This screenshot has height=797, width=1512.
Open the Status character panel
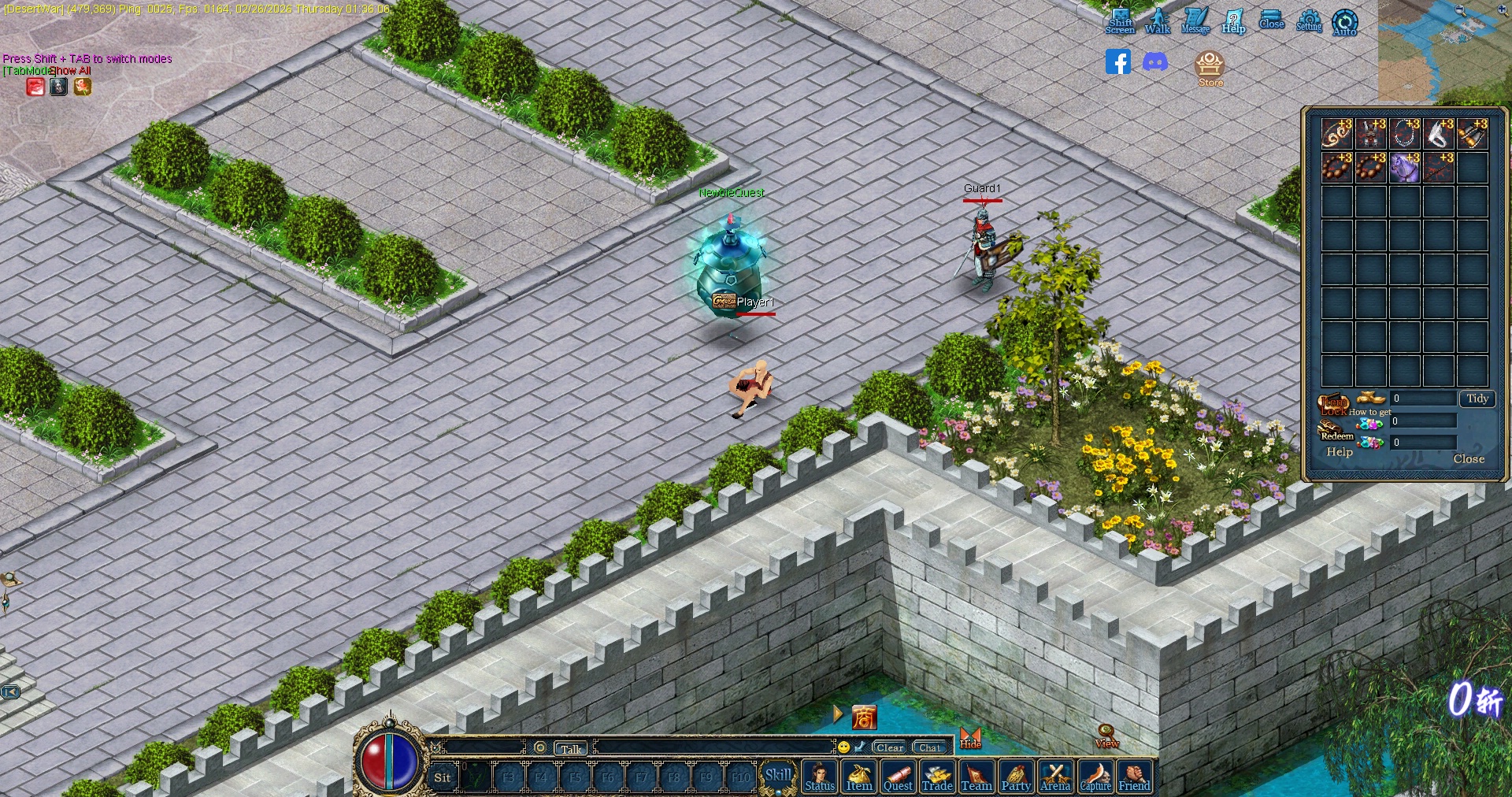pos(820,777)
